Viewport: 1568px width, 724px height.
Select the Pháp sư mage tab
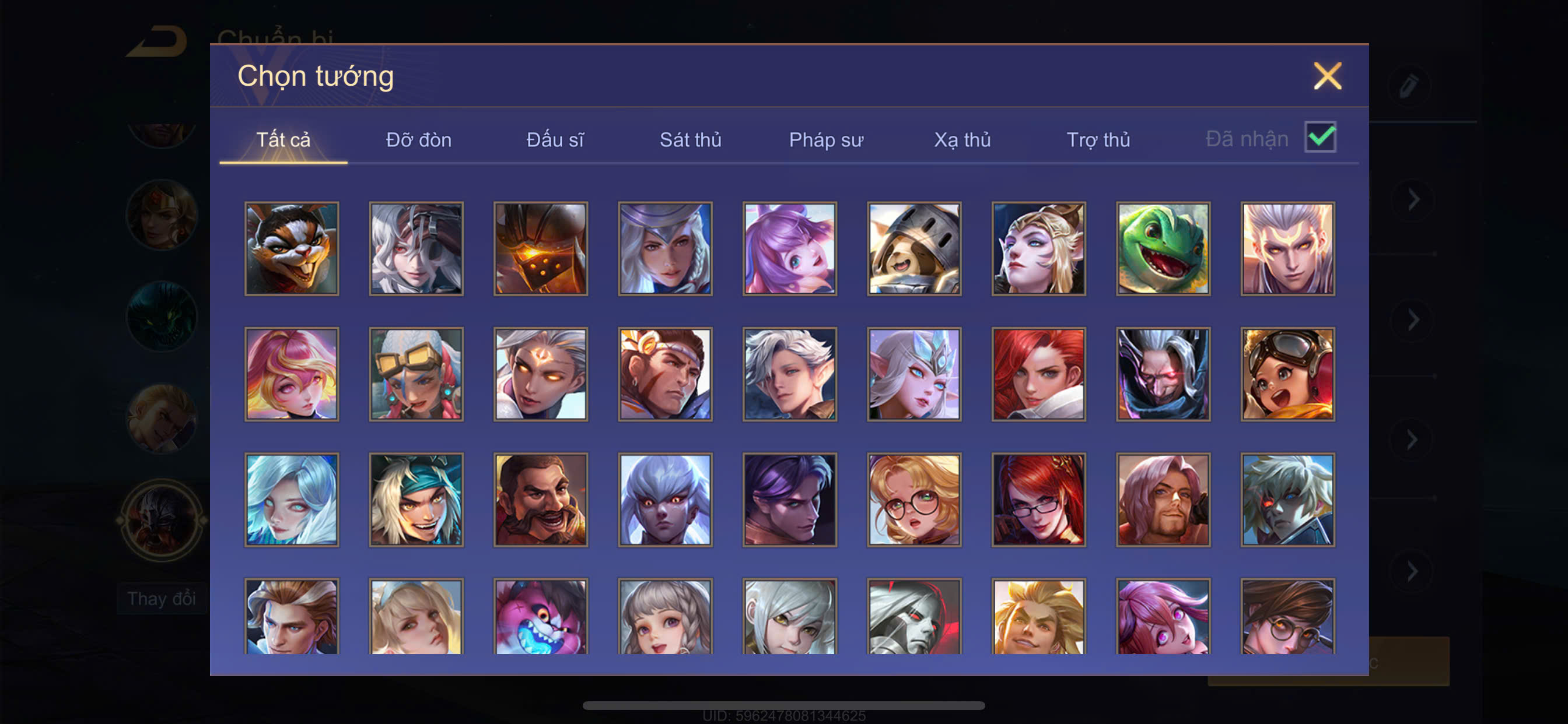pyautogui.click(x=826, y=140)
